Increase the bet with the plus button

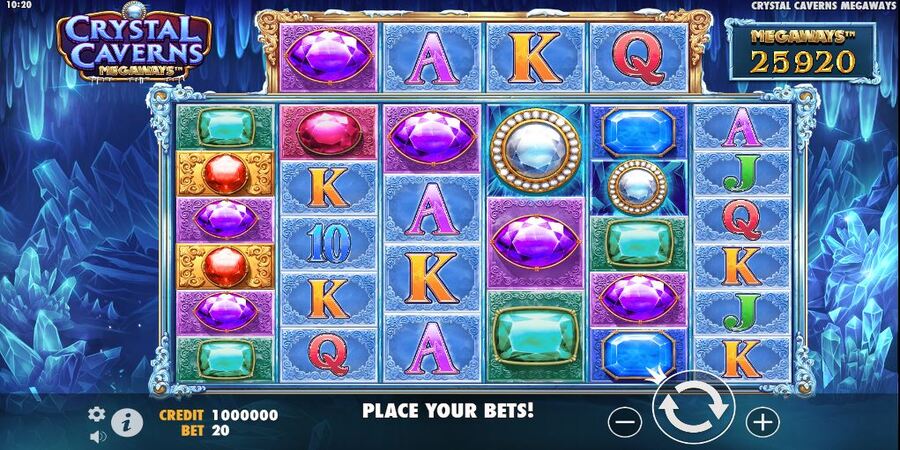click(763, 421)
